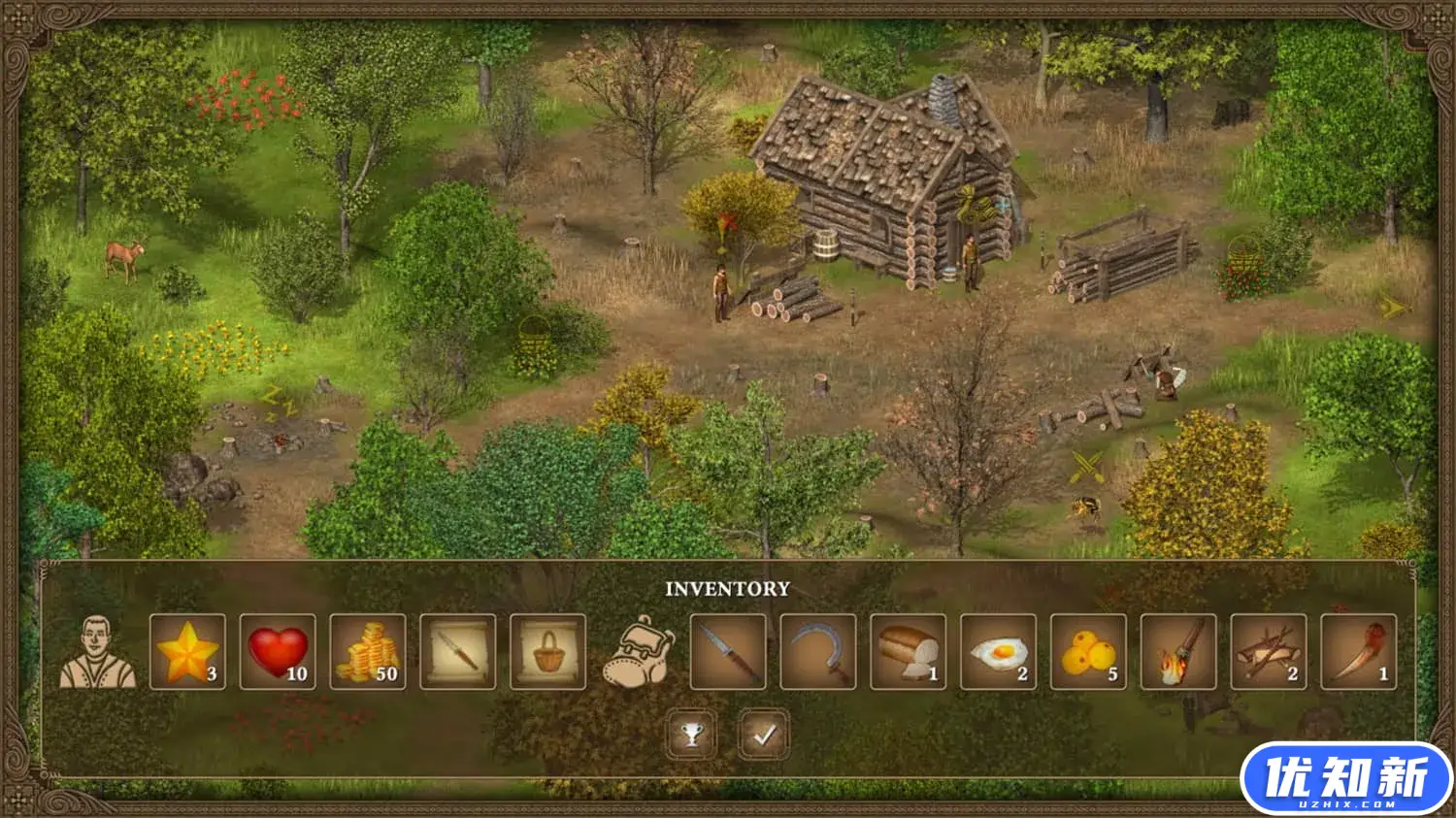The height and width of the screenshot is (818, 1456).
Task: Open the trophy achievements button
Action: 691,735
